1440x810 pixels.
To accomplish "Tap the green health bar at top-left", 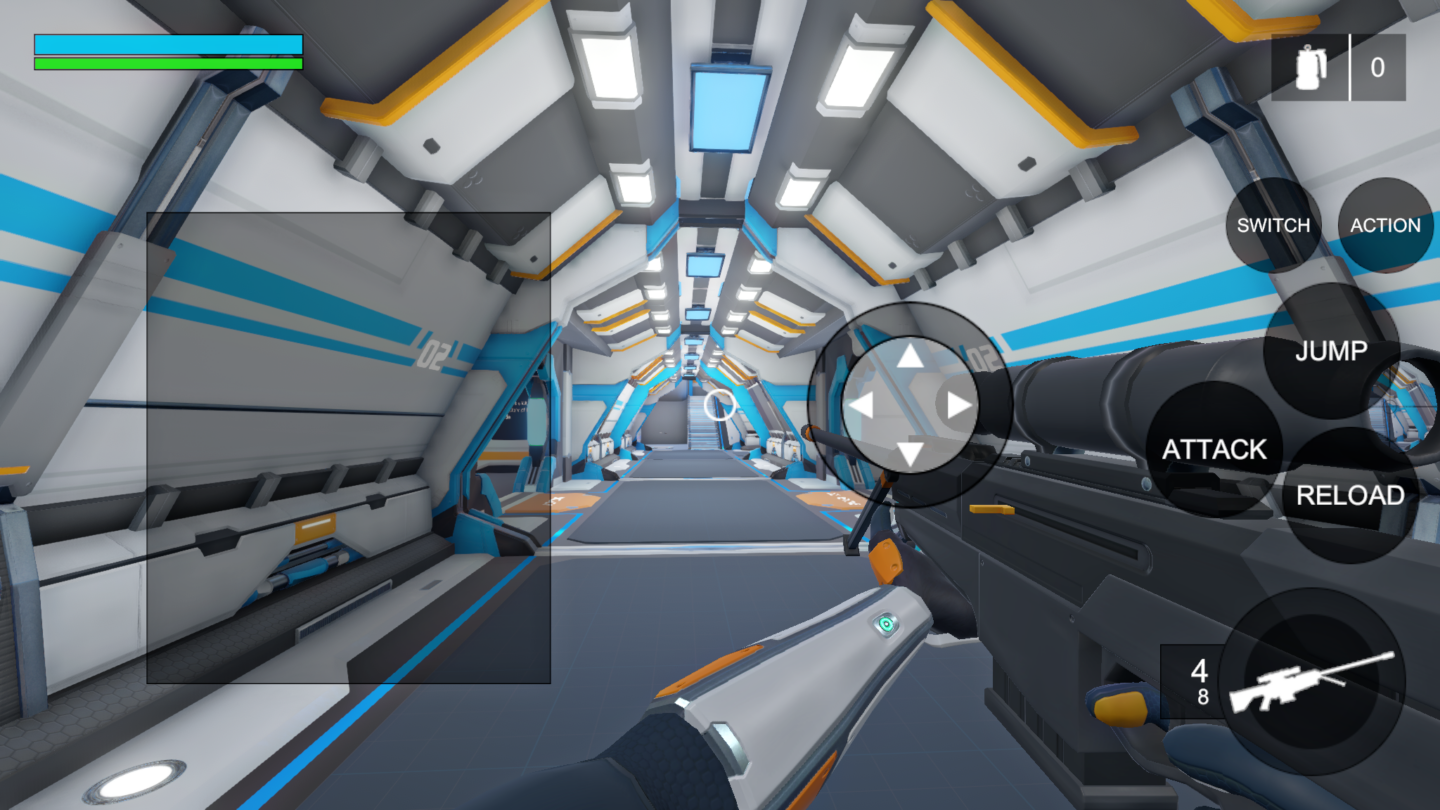I will [168, 63].
